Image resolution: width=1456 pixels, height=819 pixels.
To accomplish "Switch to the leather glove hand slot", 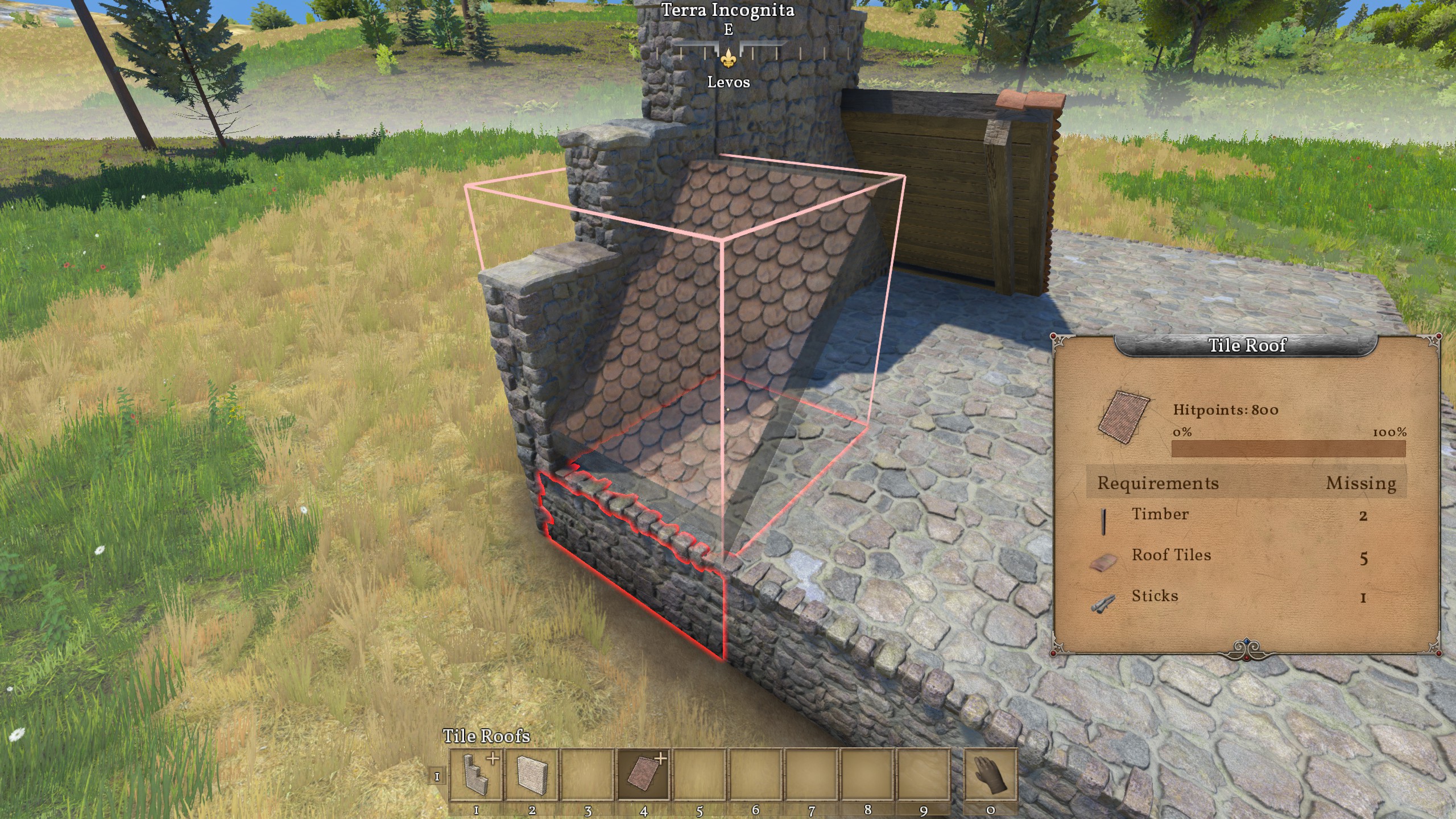I will [990, 774].
